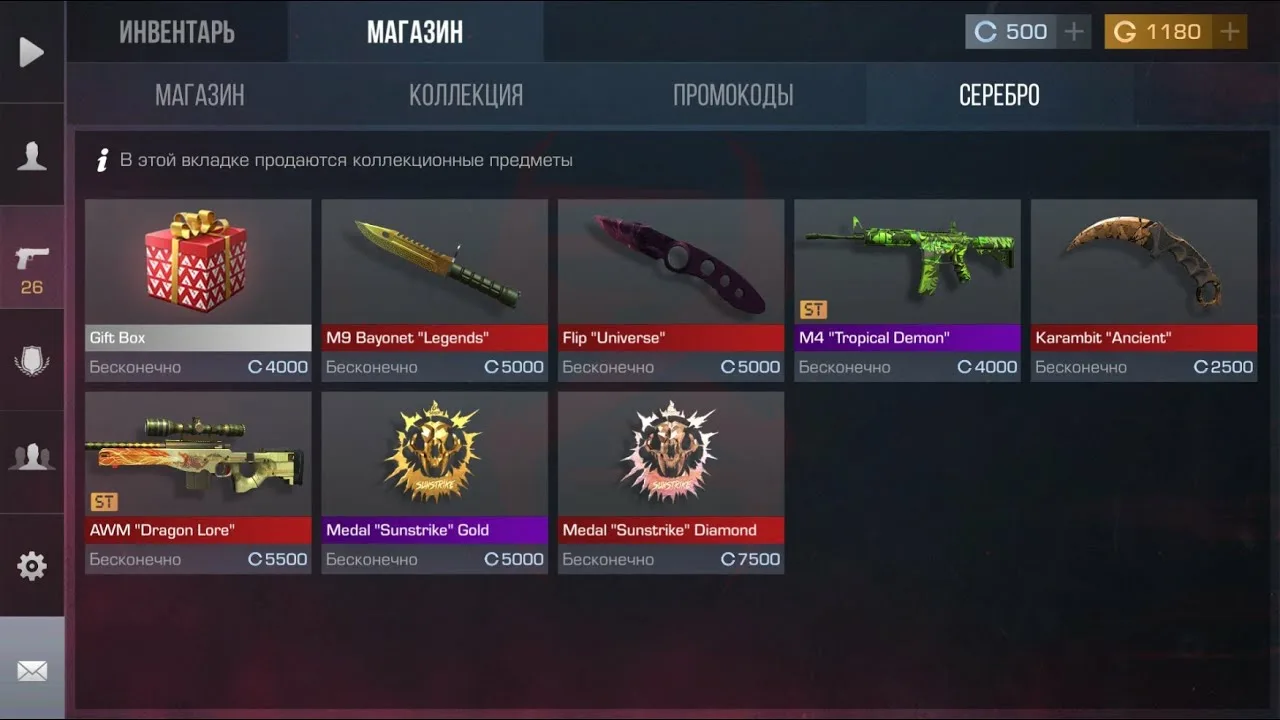The image size is (1280, 720).
Task: Go to the Магазин sub-tab
Action: pos(200,95)
